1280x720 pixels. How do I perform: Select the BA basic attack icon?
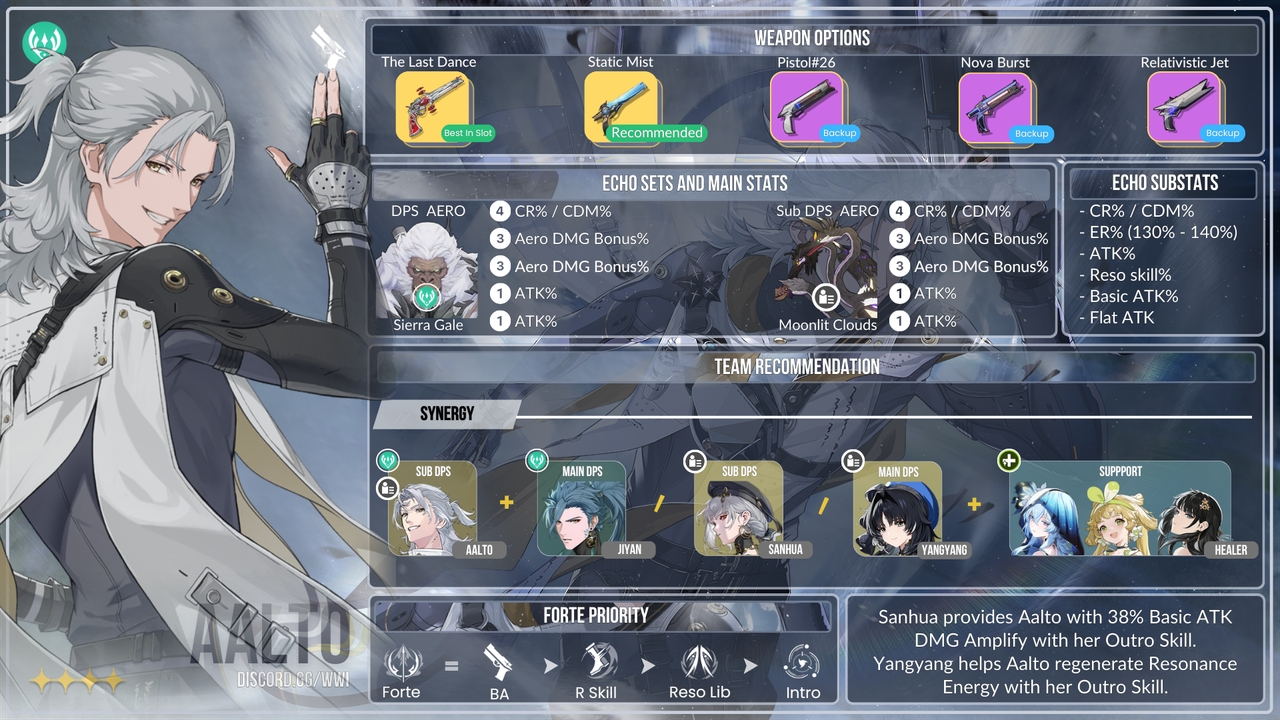click(x=498, y=663)
